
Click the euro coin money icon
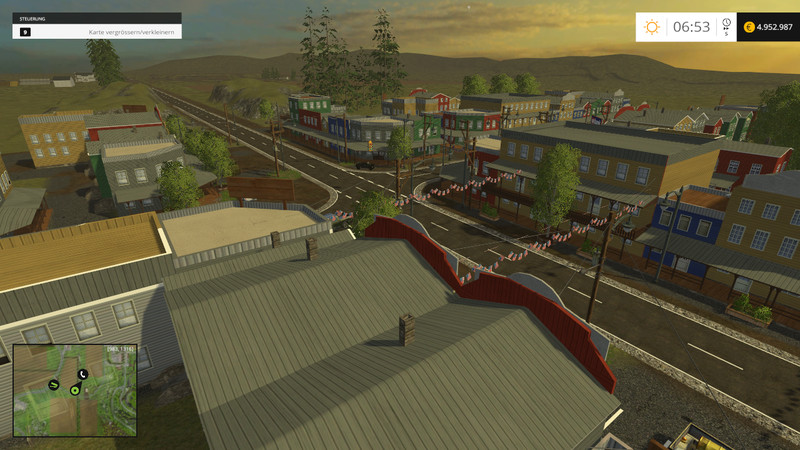click(x=749, y=27)
